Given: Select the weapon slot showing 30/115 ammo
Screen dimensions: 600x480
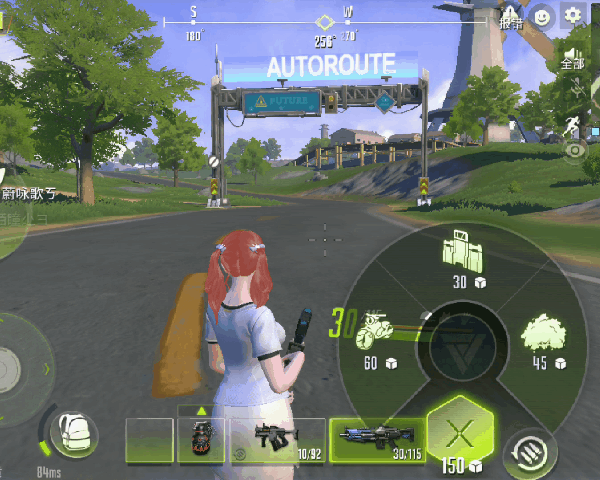Looking at the screenshot, I should coord(375,440).
